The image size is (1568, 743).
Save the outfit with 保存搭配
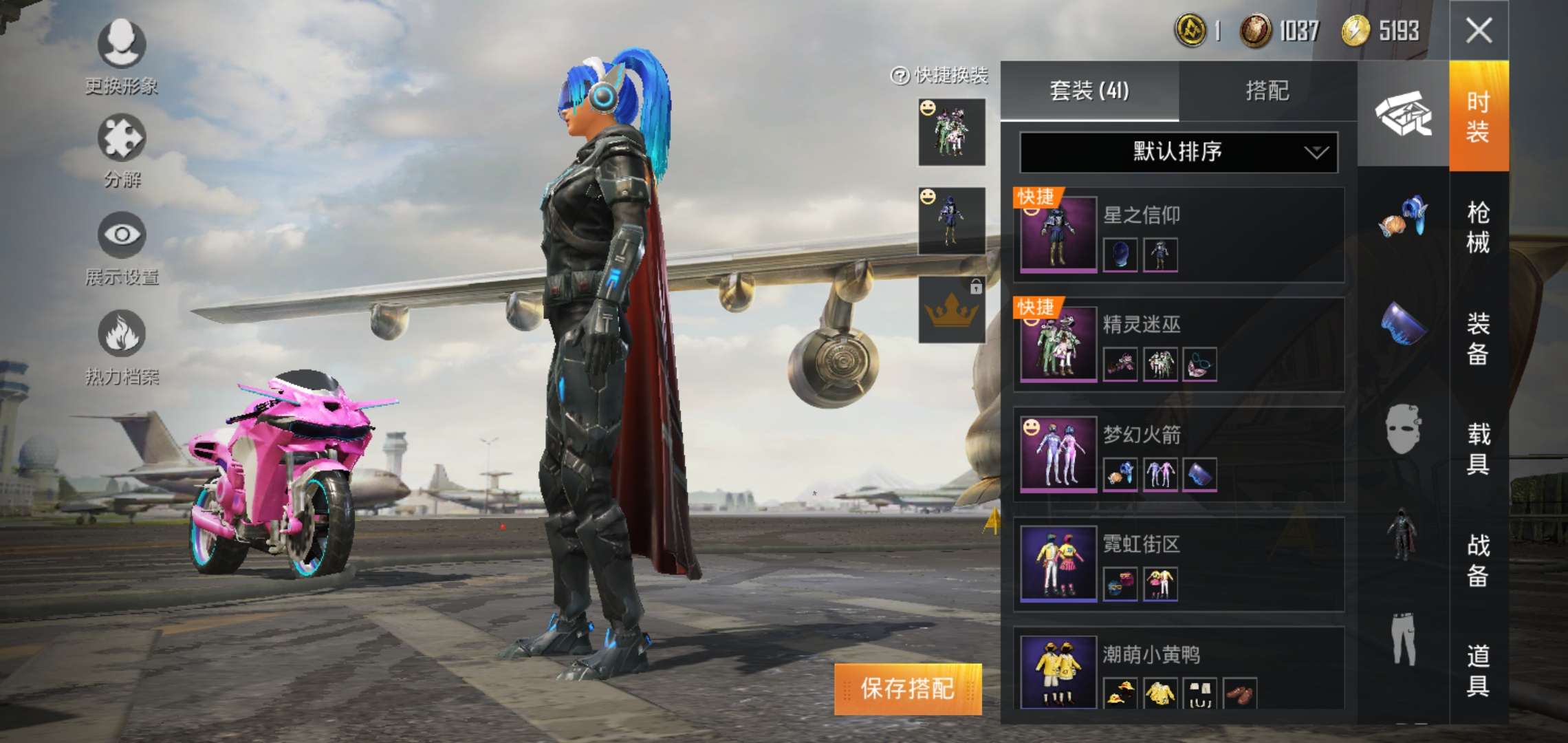pos(908,689)
